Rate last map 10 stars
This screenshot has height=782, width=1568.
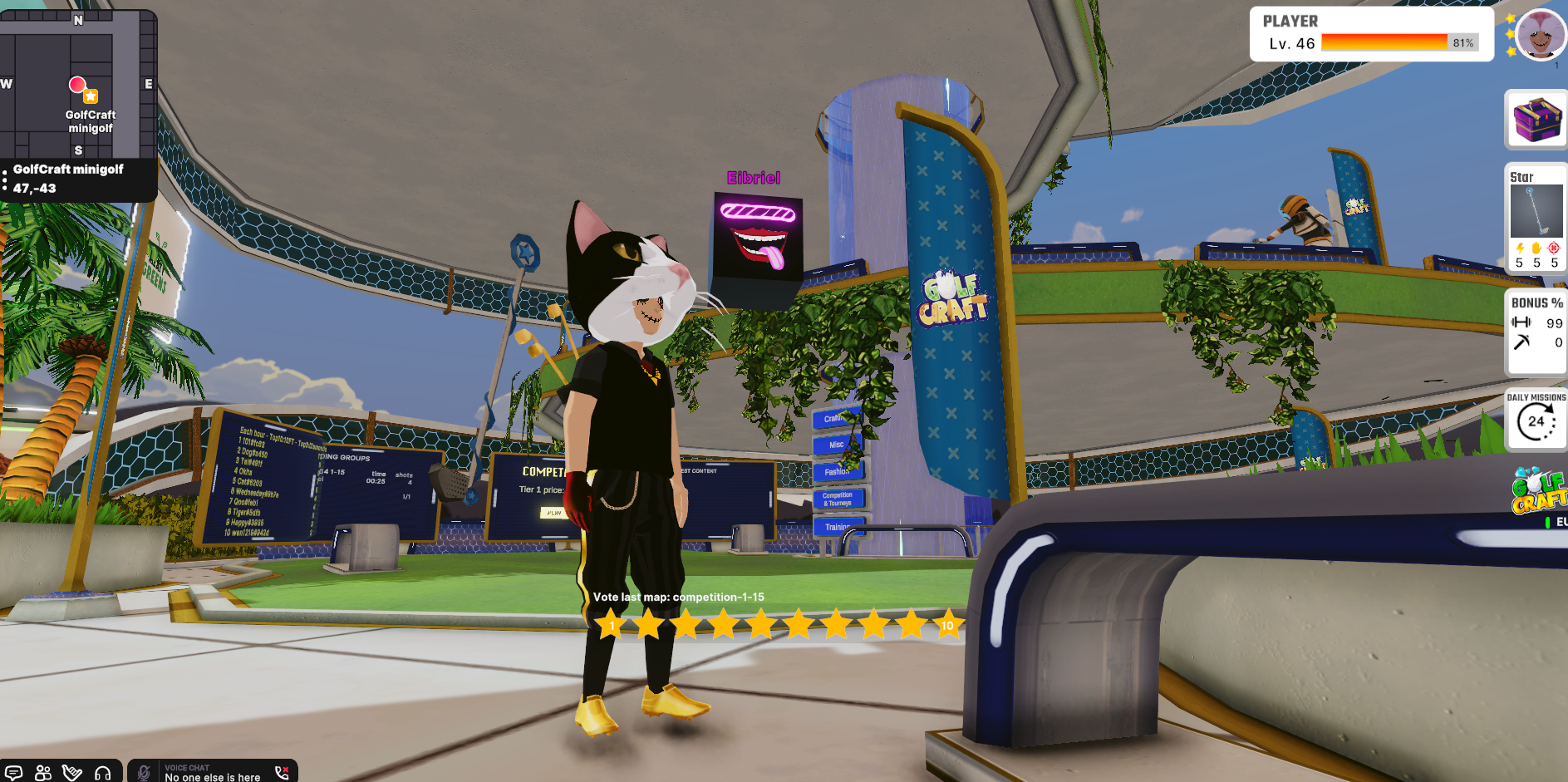click(947, 625)
